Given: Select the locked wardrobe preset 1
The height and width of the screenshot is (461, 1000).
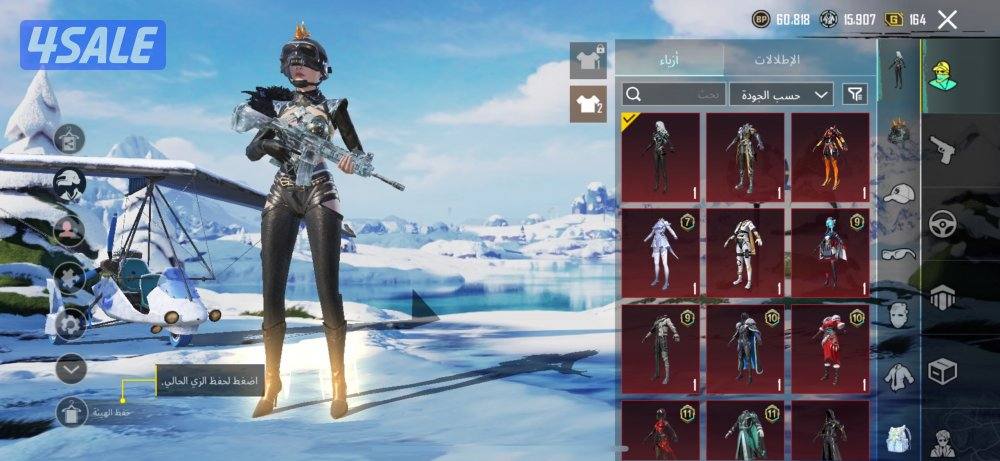Looking at the screenshot, I should pos(588,60).
